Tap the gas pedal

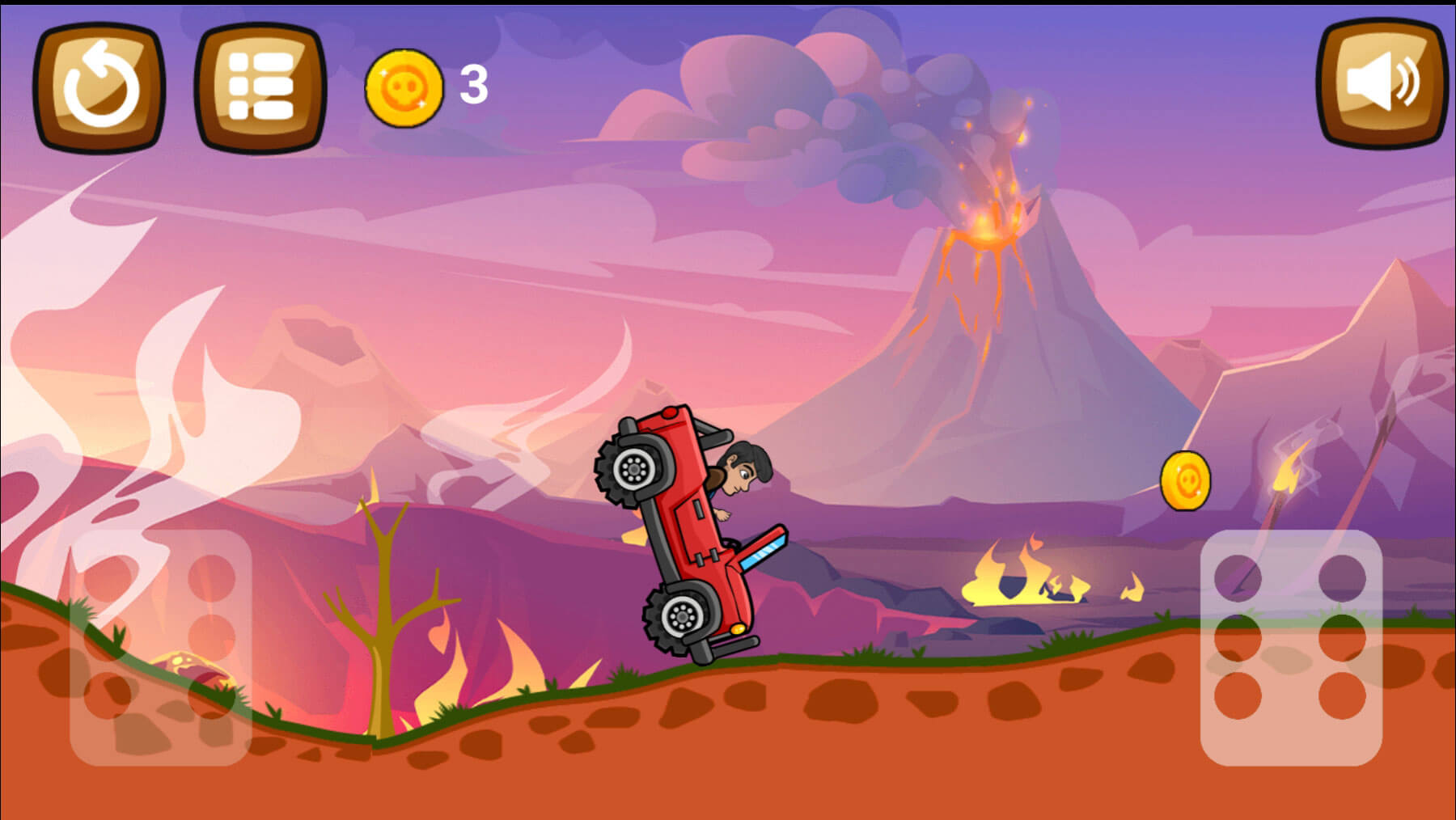pos(1291,647)
